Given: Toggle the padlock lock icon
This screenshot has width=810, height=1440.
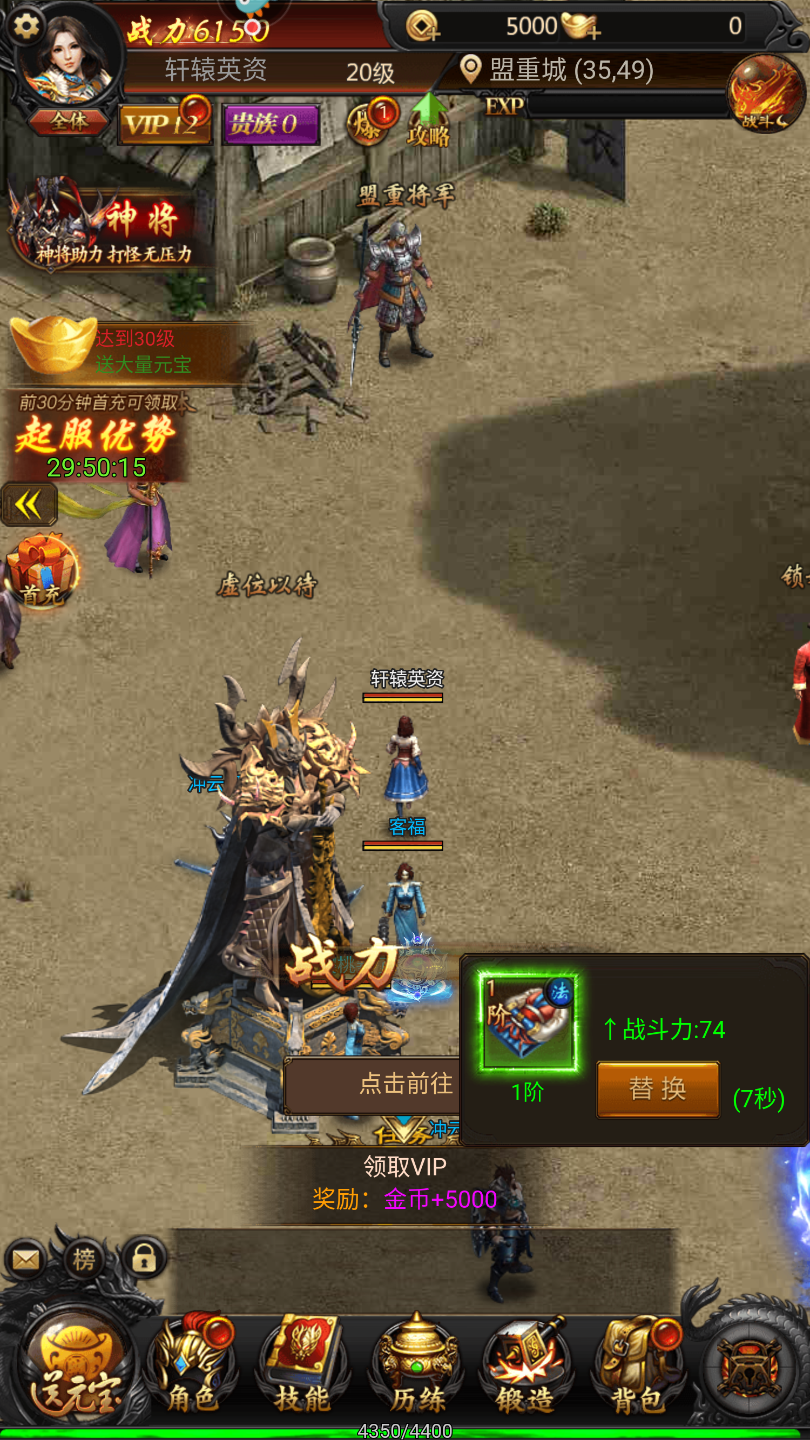Looking at the screenshot, I should point(145,1259).
